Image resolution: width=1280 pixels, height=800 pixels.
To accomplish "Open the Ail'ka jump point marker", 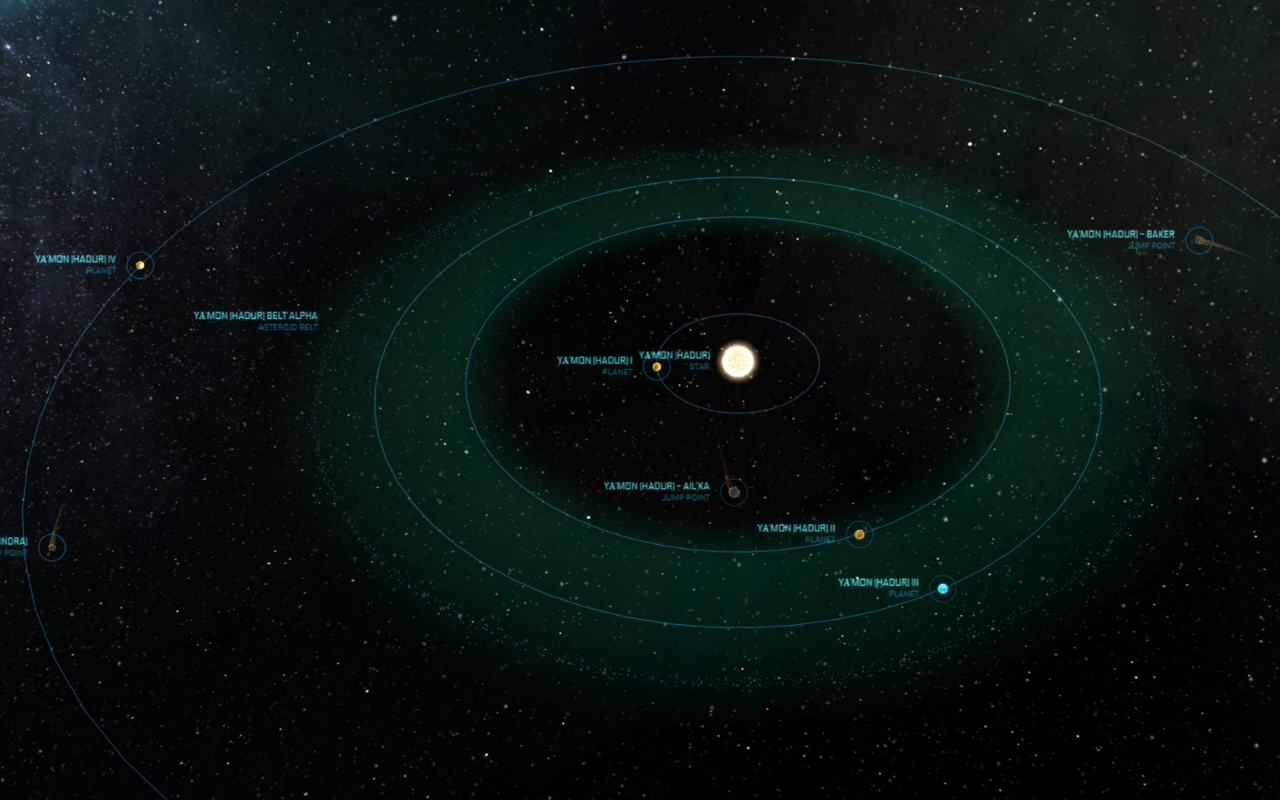I will [734, 492].
